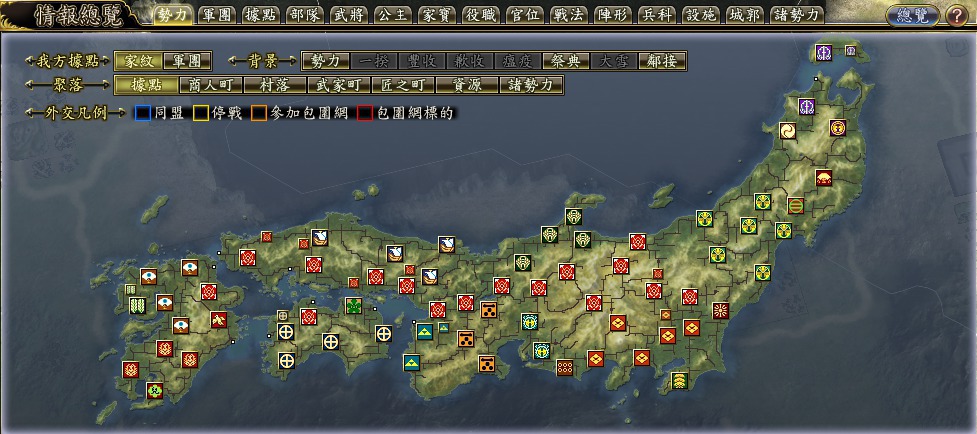Filter settlements by 商人町

[x=207, y=85]
